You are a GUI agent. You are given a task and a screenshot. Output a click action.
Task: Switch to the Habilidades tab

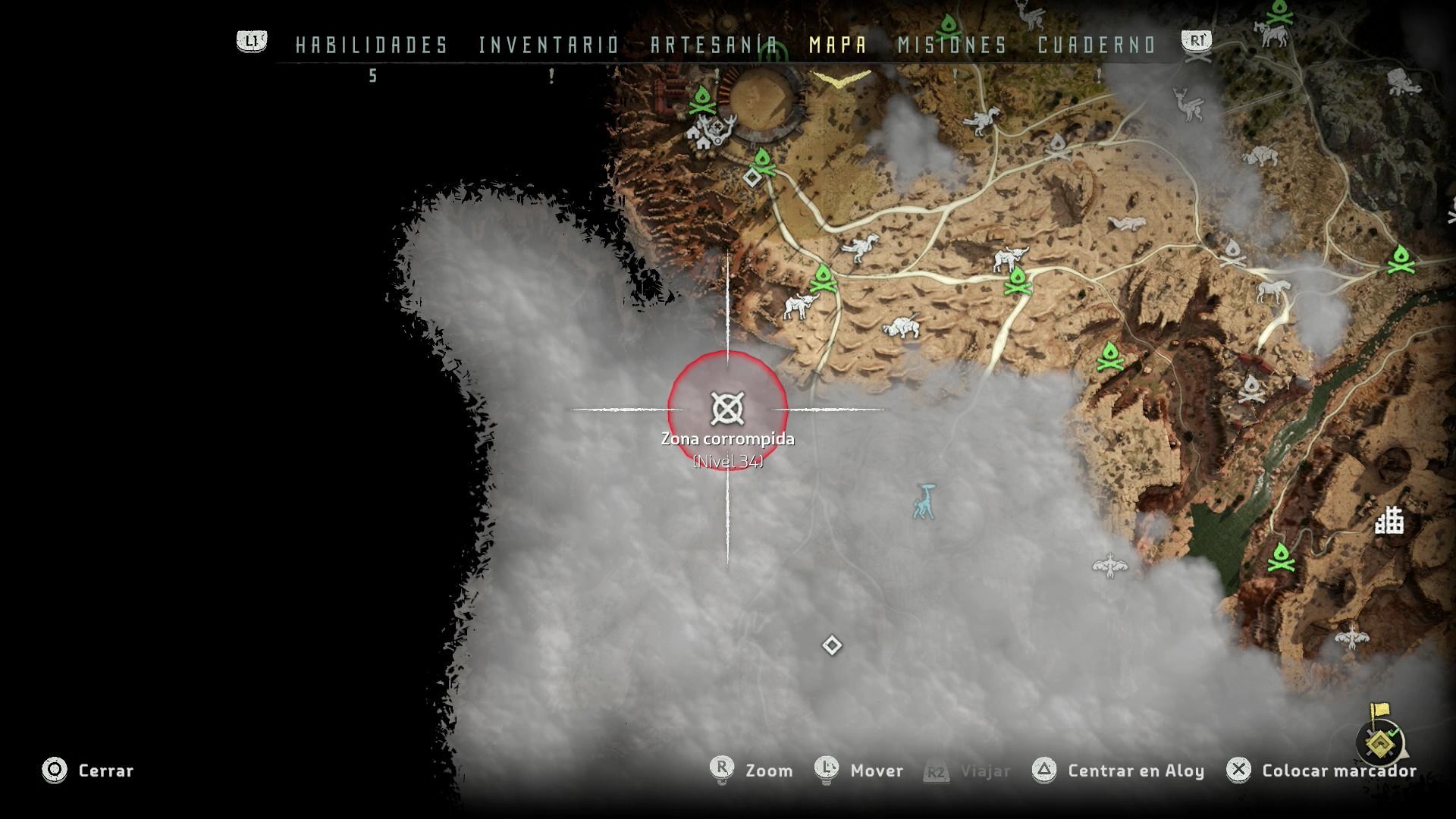click(372, 45)
